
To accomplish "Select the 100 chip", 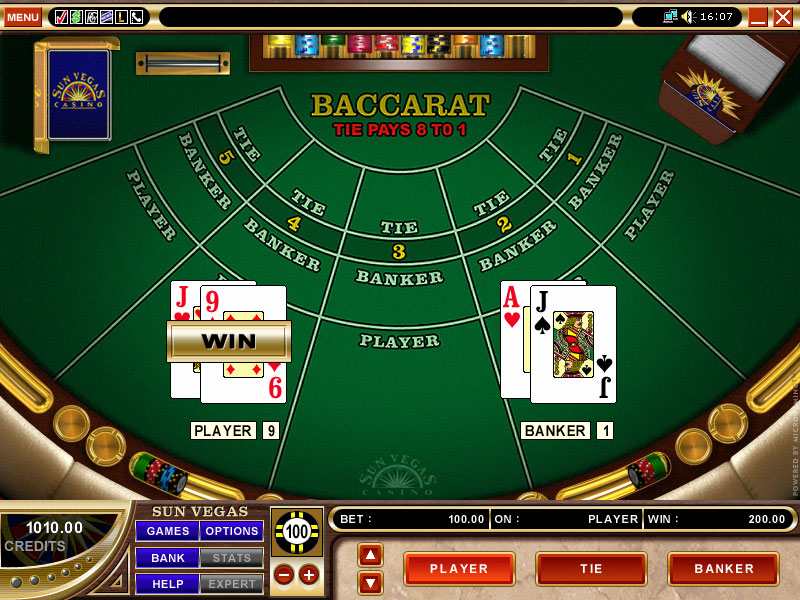I will [296, 532].
